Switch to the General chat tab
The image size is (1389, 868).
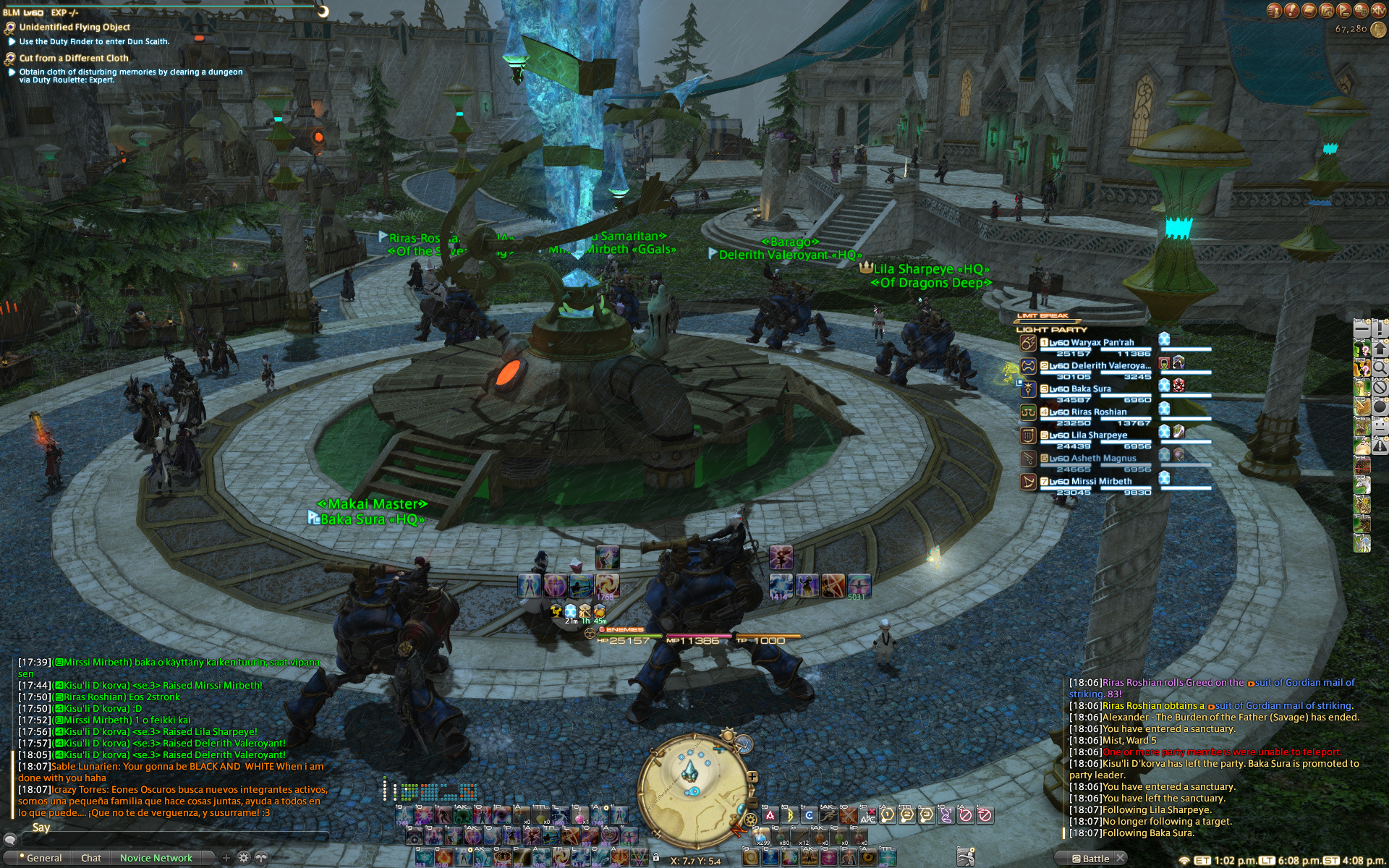click(43, 858)
